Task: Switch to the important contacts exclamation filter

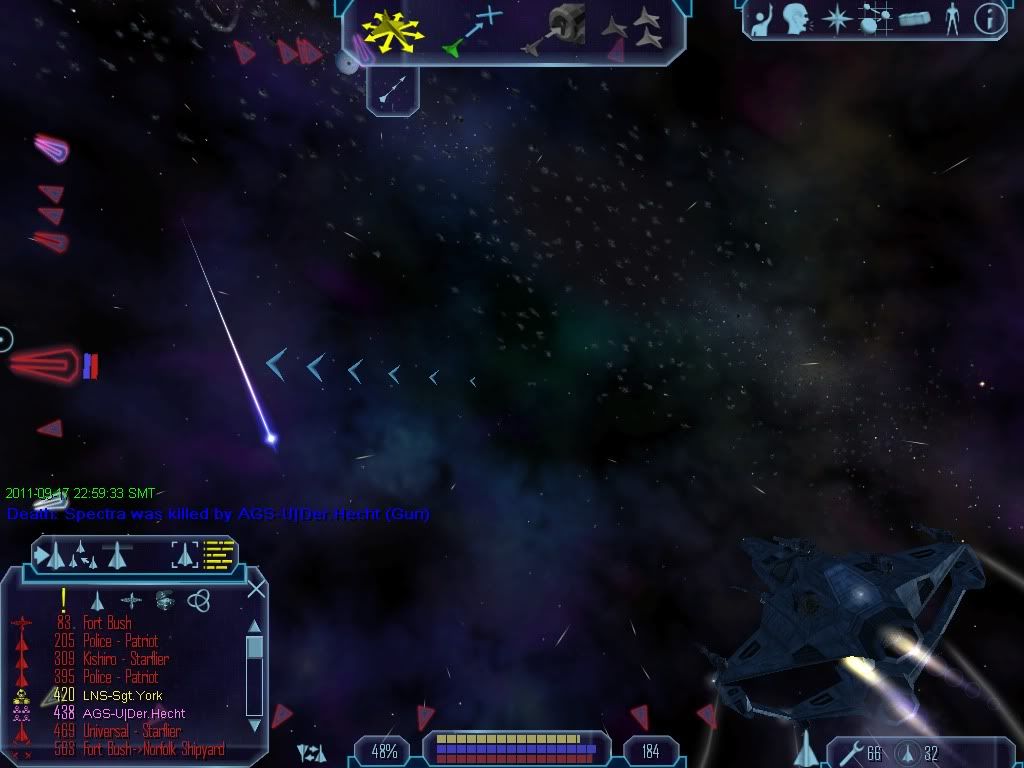Action: [x=63, y=599]
